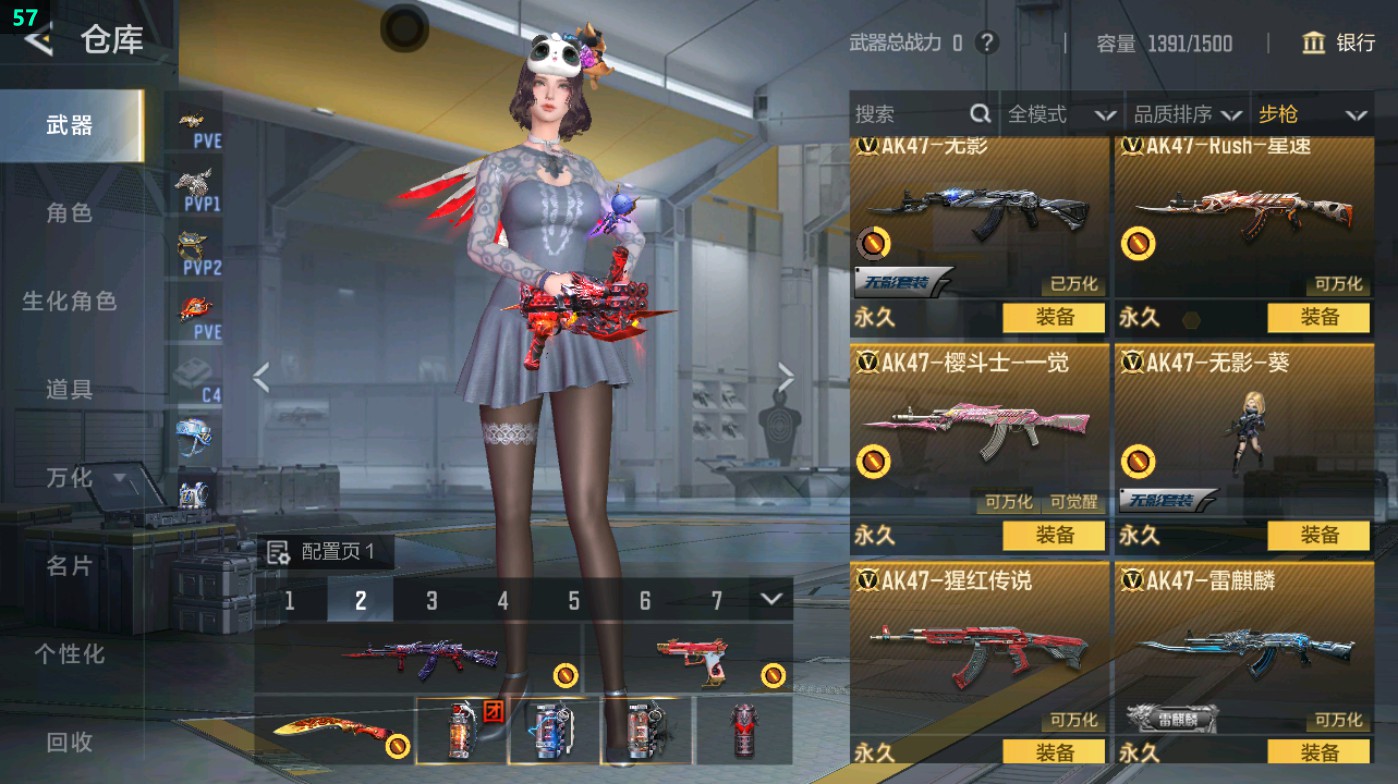Image resolution: width=1398 pixels, height=784 pixels.
Task: Select the 道具 category tab
Action: 69,389
